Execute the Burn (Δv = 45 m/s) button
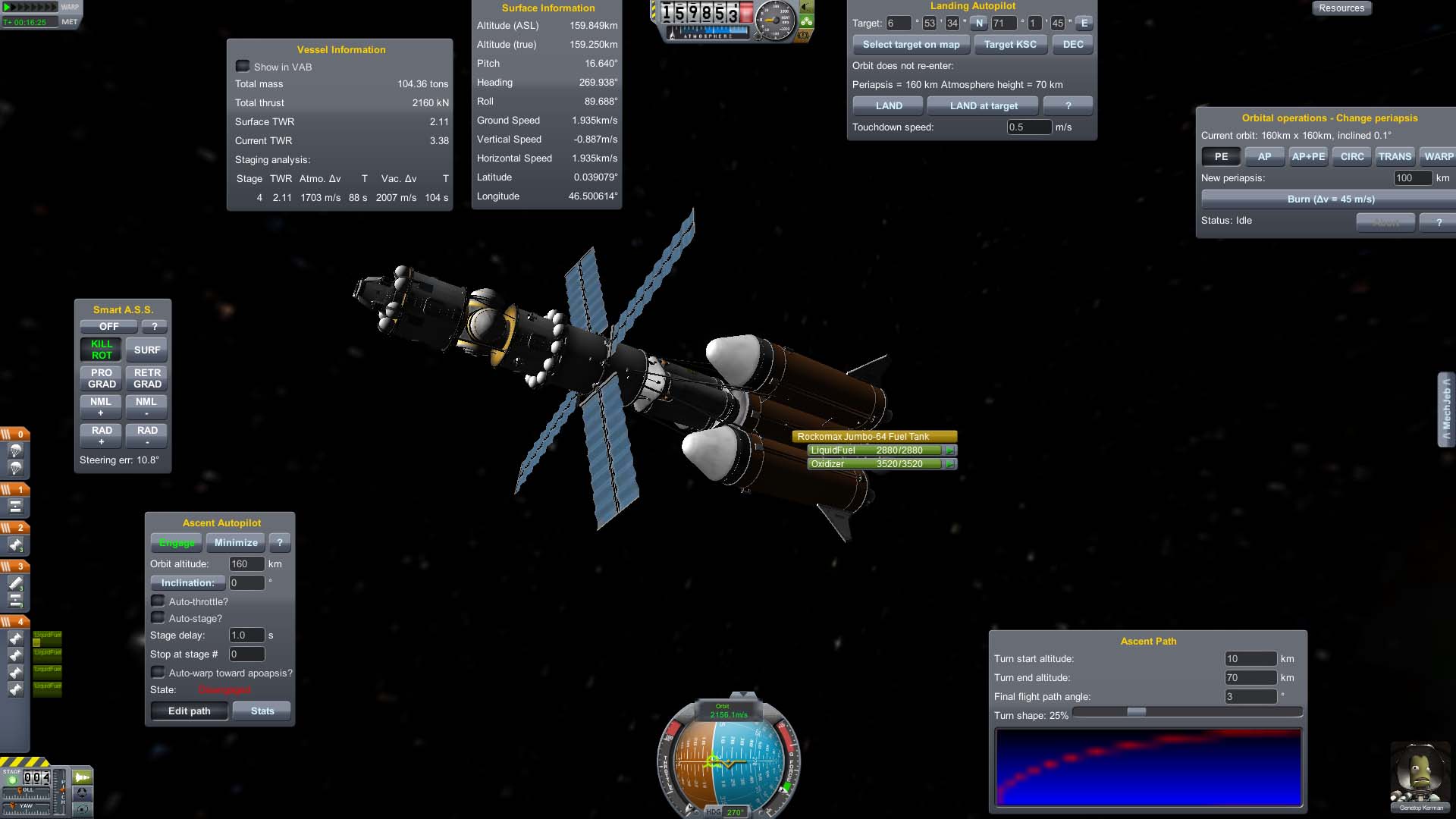The image size is (1456, 819). tap(1330, 199)
